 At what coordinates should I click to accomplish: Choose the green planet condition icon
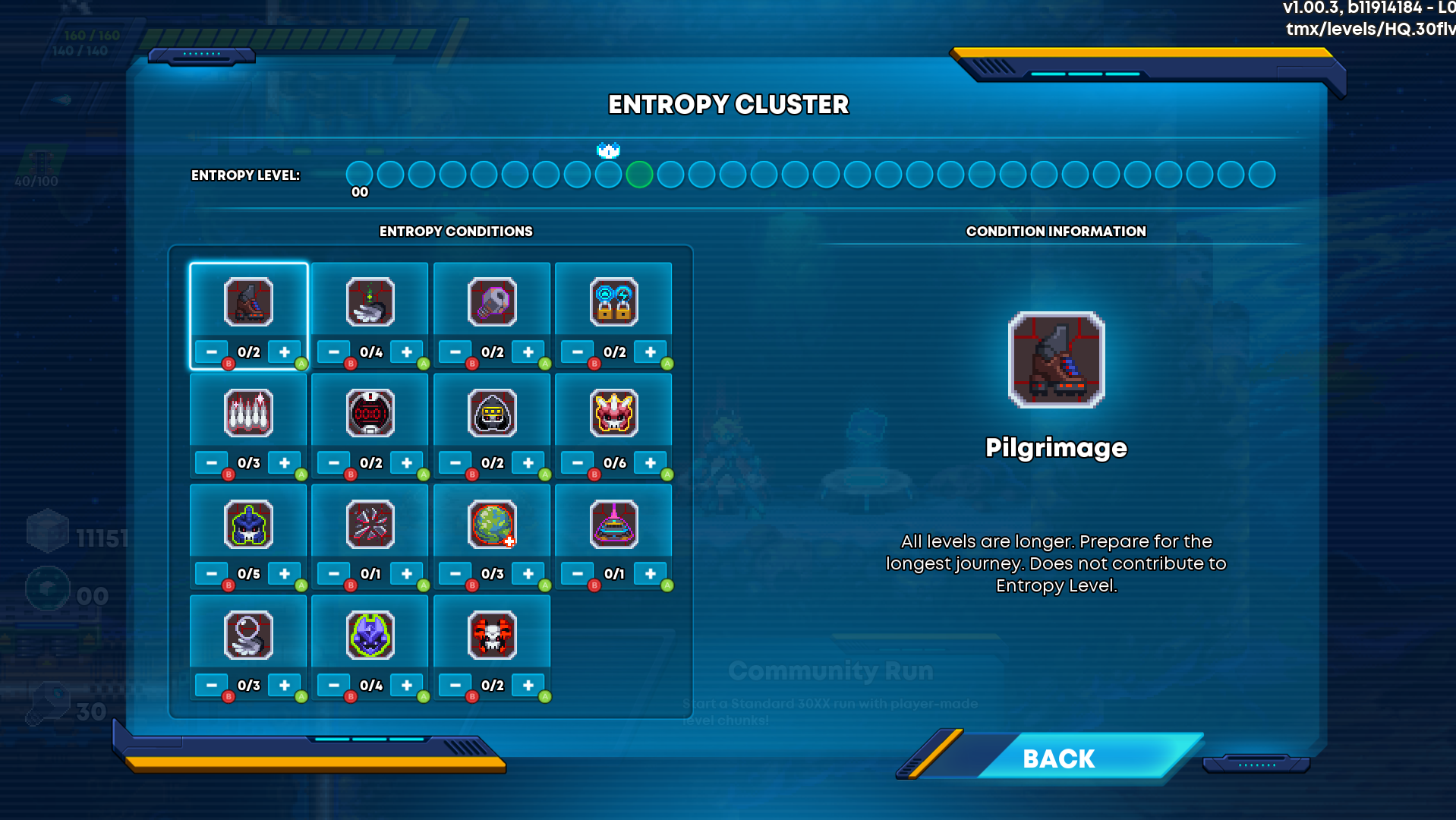point(492,524)
